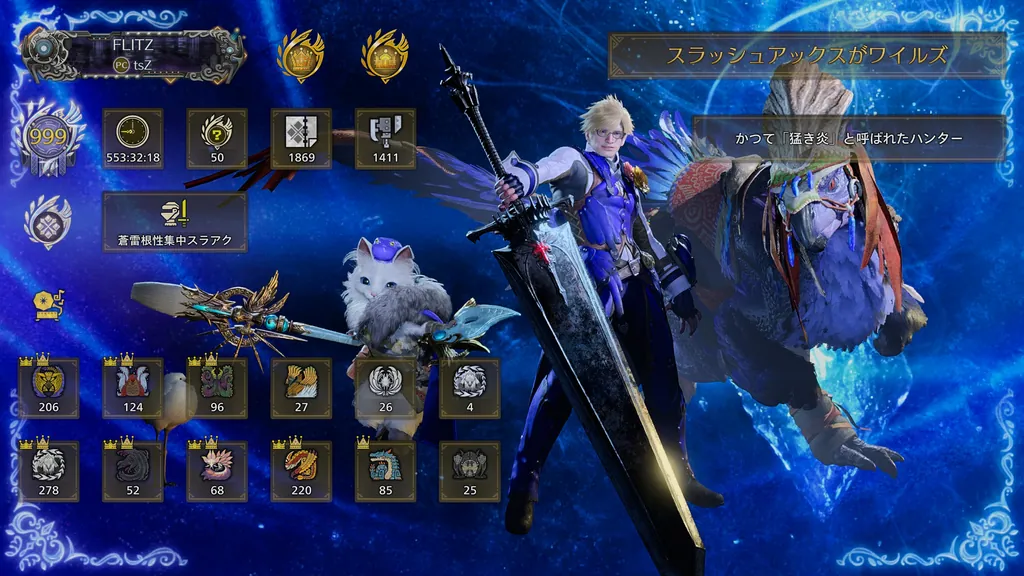Click the gramophone music icon
This screenshot has height=576, width=1024.
pyautogui.click(x=47, y=304)
